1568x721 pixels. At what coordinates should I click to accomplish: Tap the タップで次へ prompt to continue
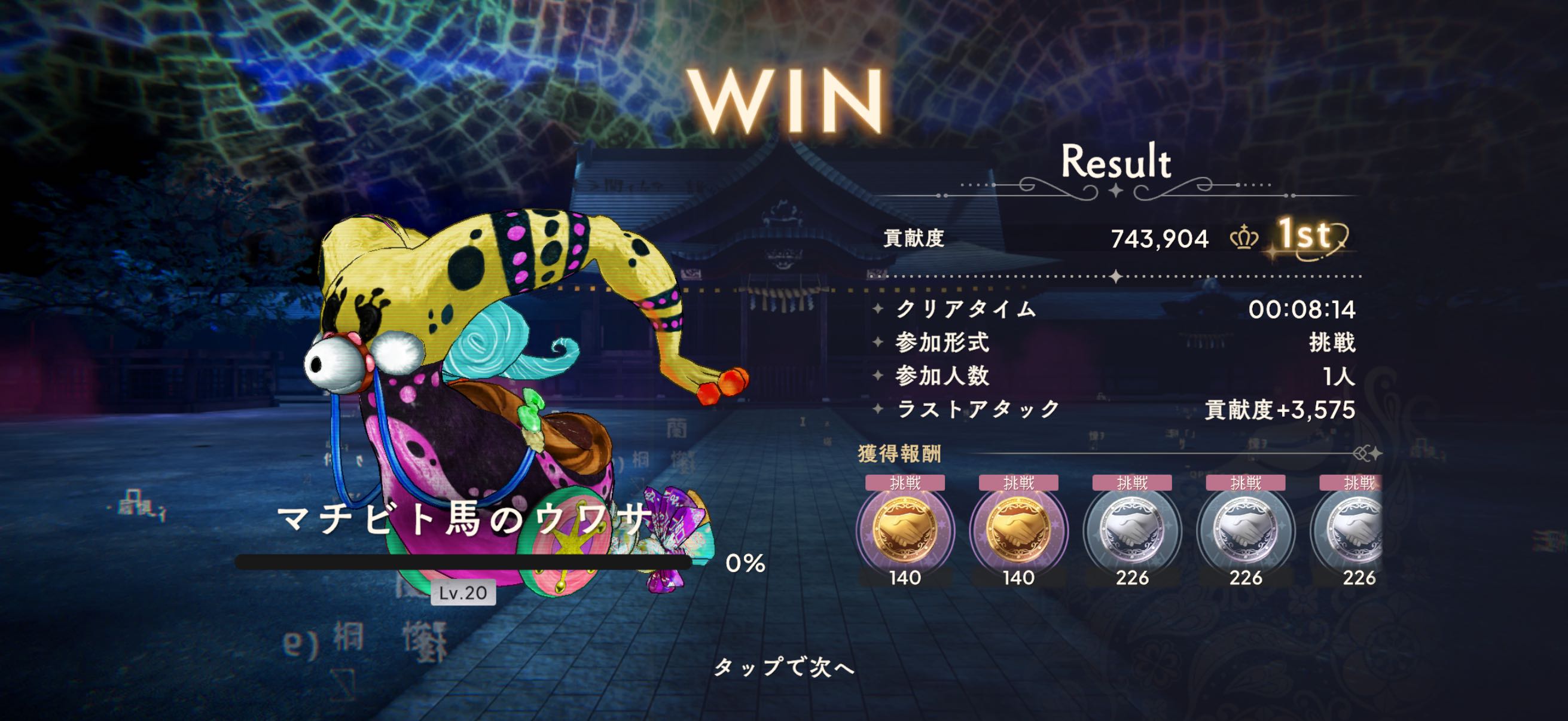coord(784,668)
